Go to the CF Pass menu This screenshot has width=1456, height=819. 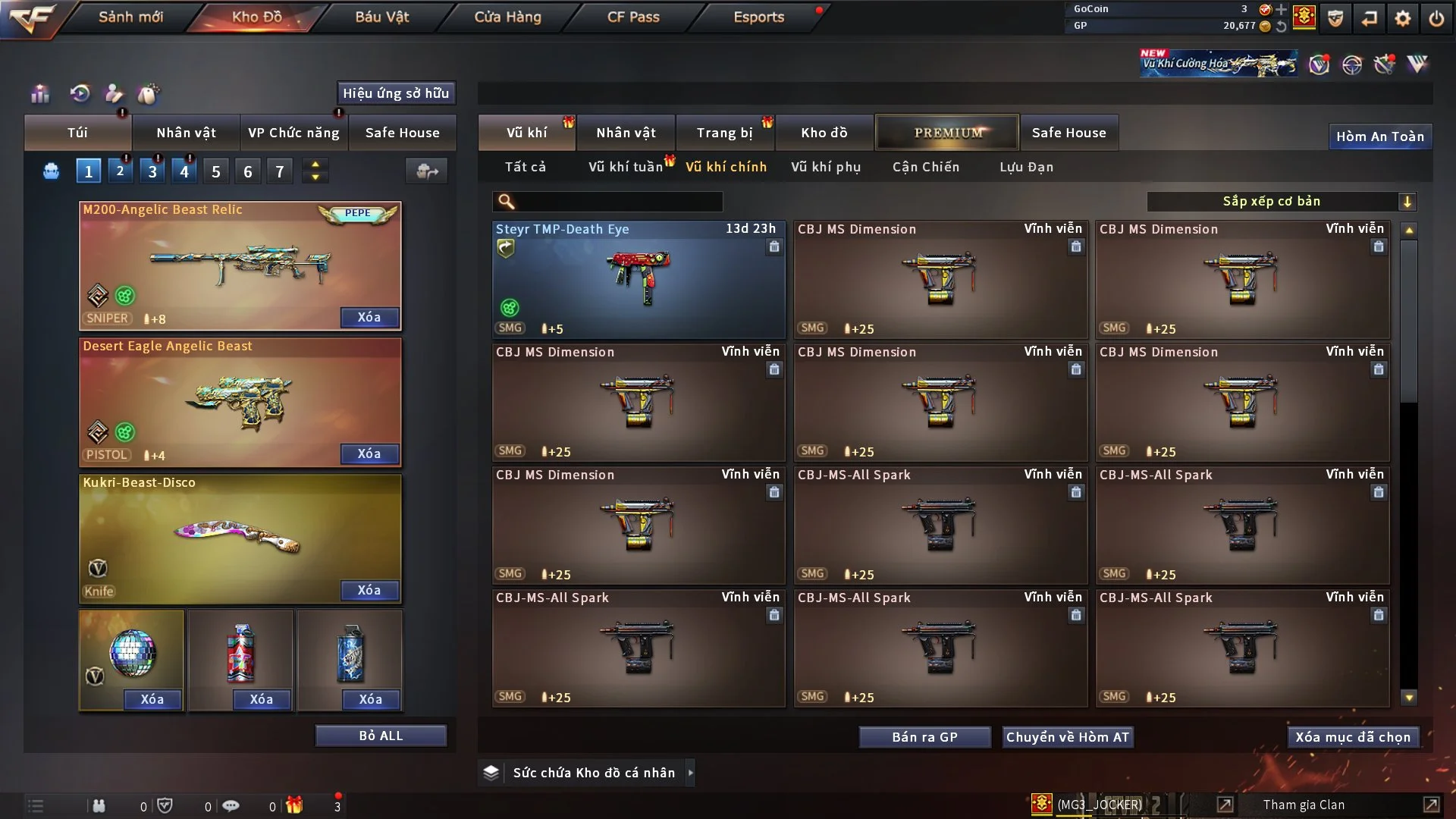click(633, 17)
